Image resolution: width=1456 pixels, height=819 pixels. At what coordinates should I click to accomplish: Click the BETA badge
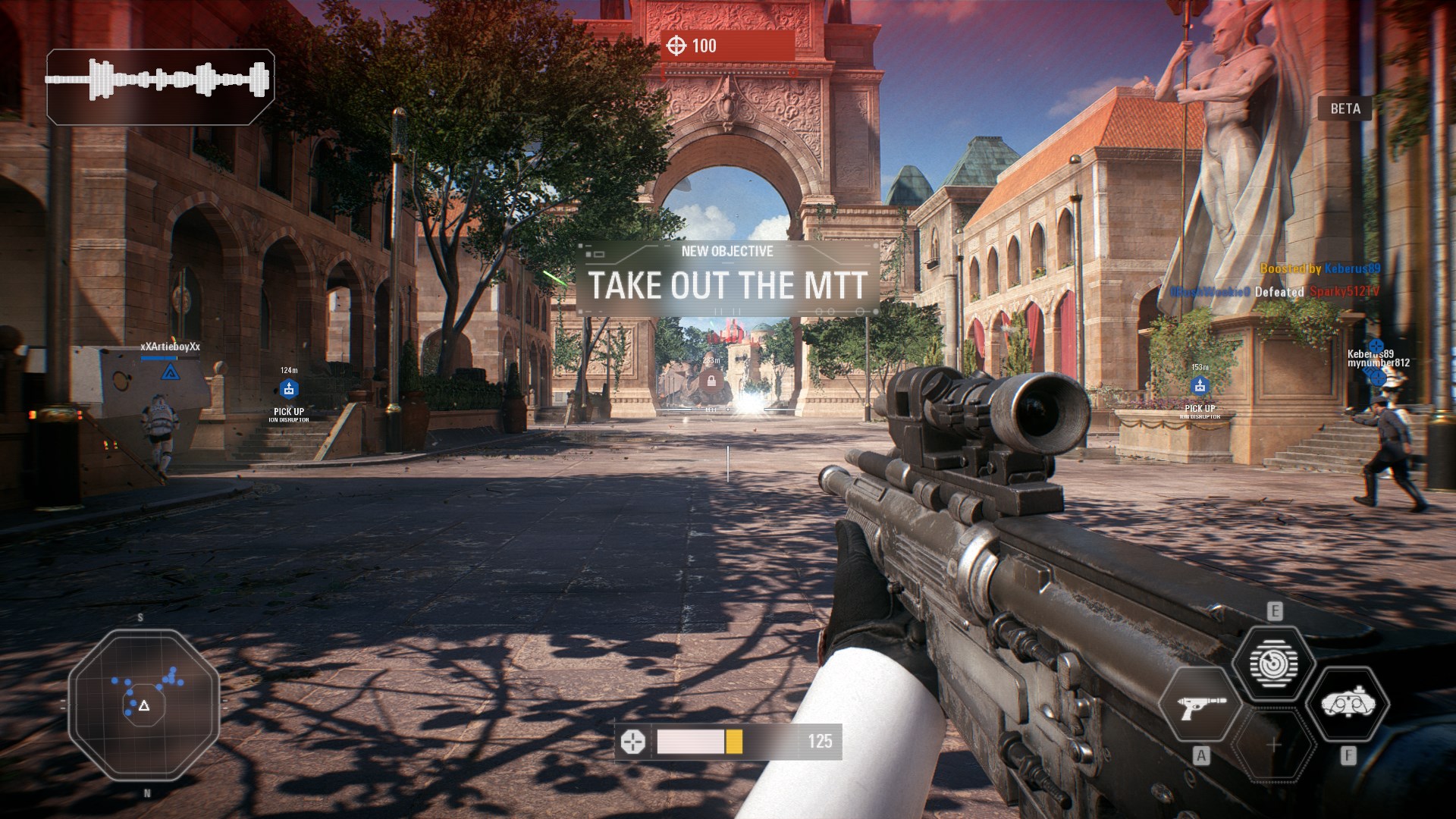pyautogui.click(x=1345, y=108)
